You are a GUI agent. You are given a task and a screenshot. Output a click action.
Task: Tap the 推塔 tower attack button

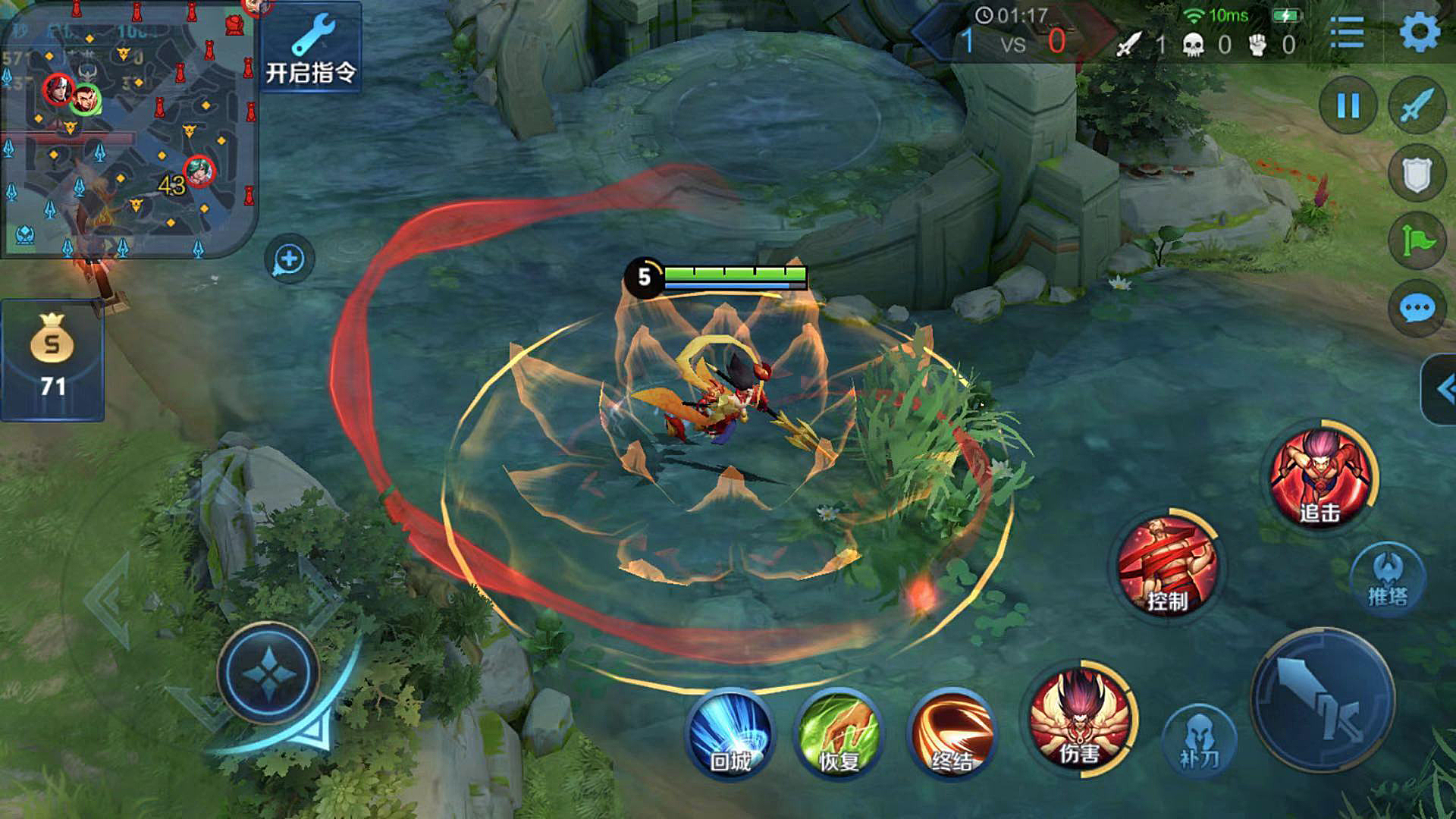coord(1388,579)
